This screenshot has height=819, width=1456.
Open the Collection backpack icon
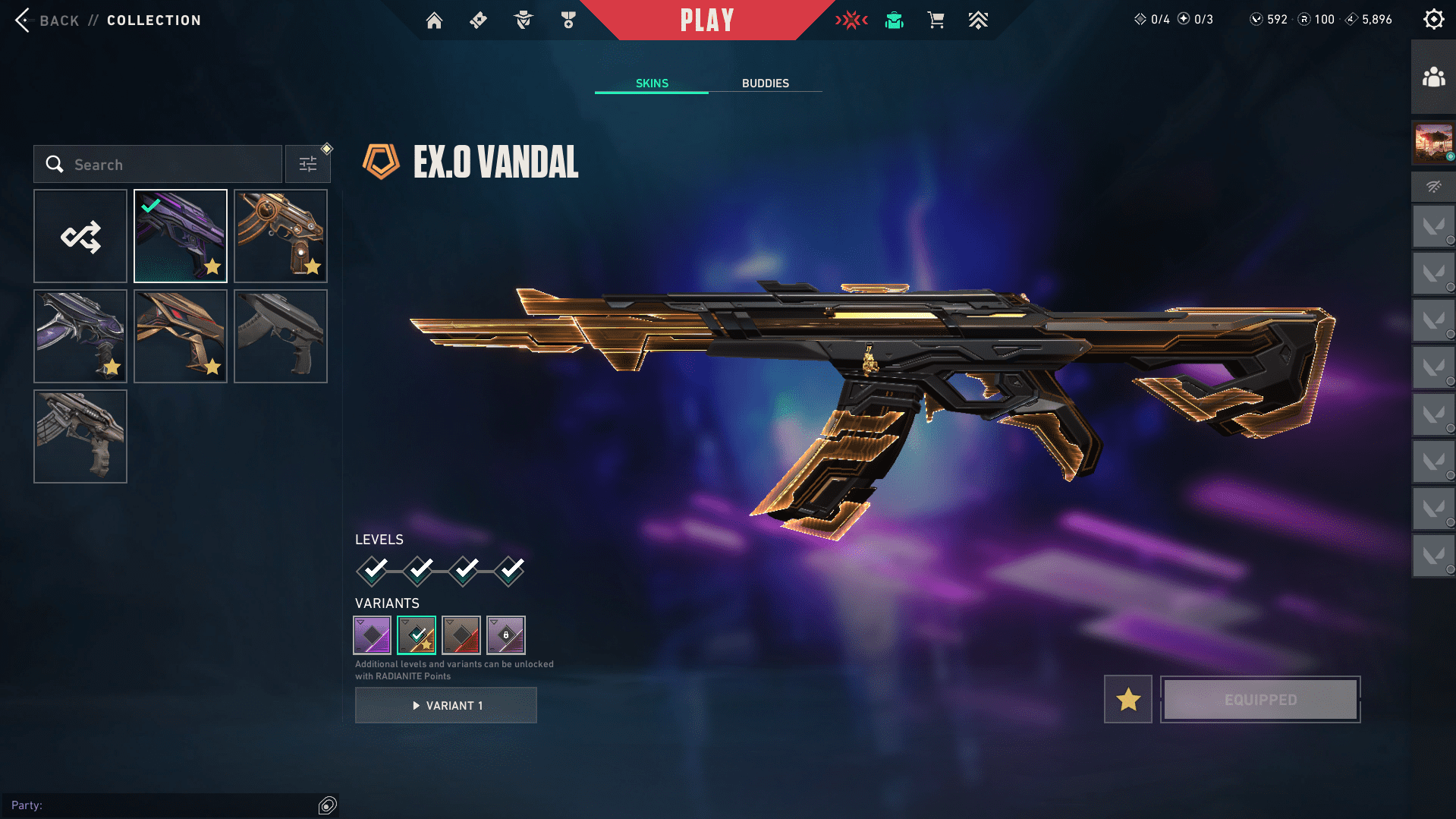tap(894, 20)
